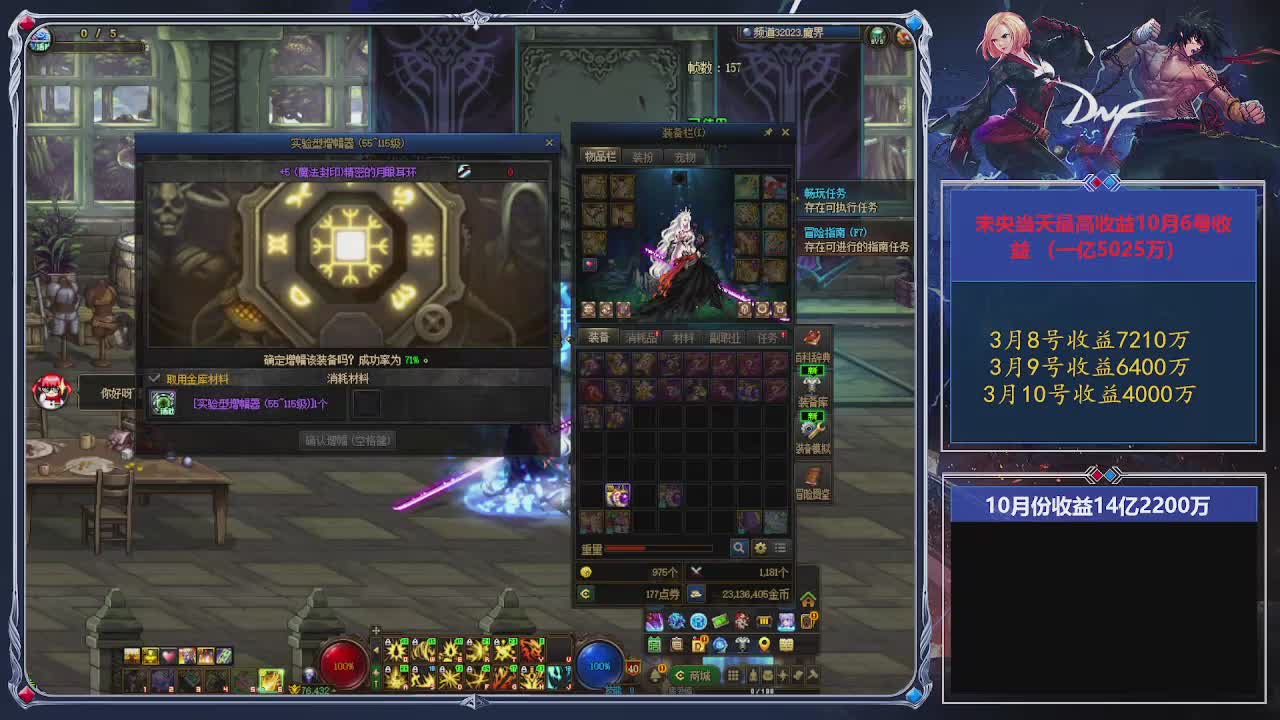The width and height of the screenshot is (1280, 720).
Task: Click the yellow map pin menu icon
Action: pos(764,644)
